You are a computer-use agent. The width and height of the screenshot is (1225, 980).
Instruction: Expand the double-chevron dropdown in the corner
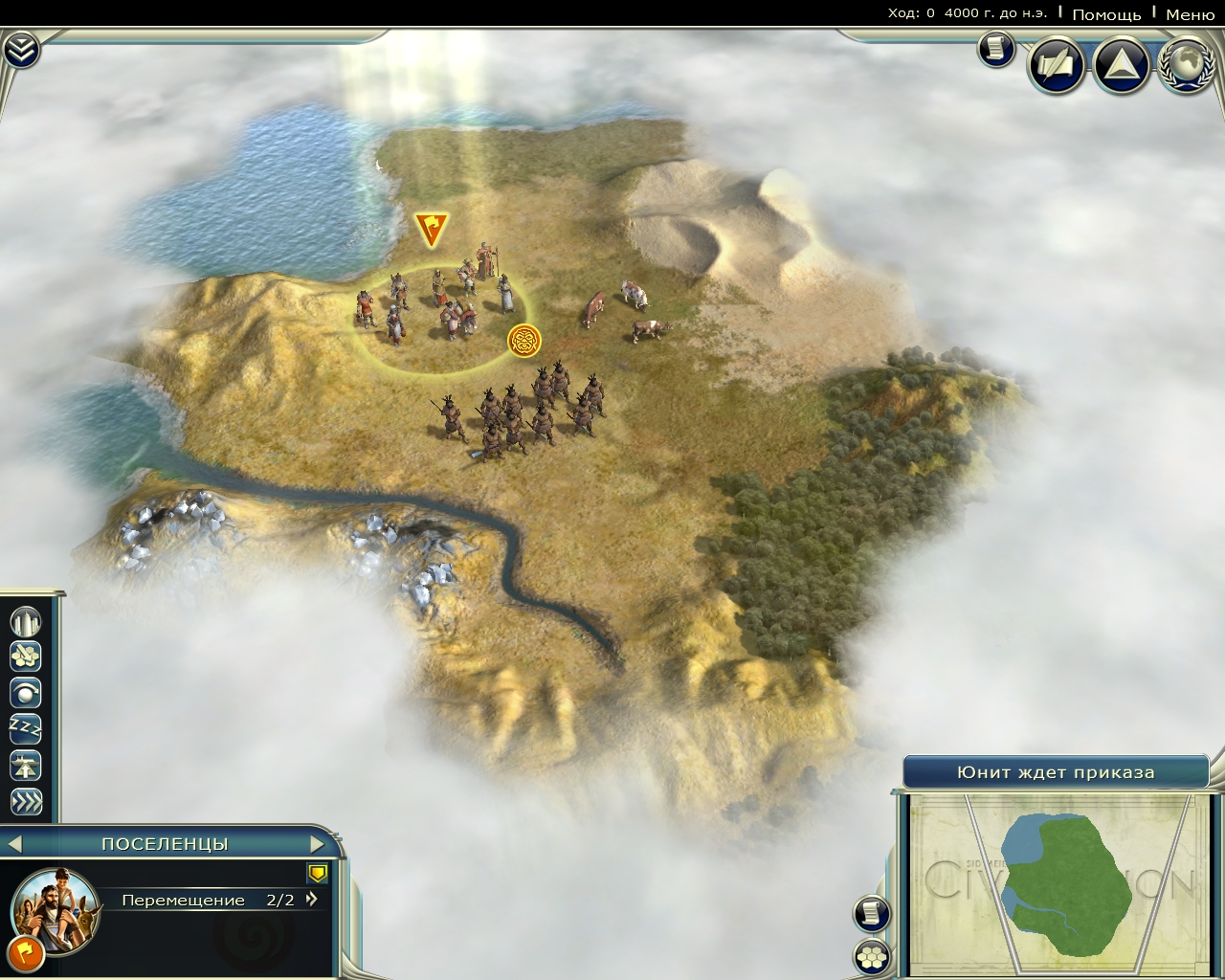20,50
